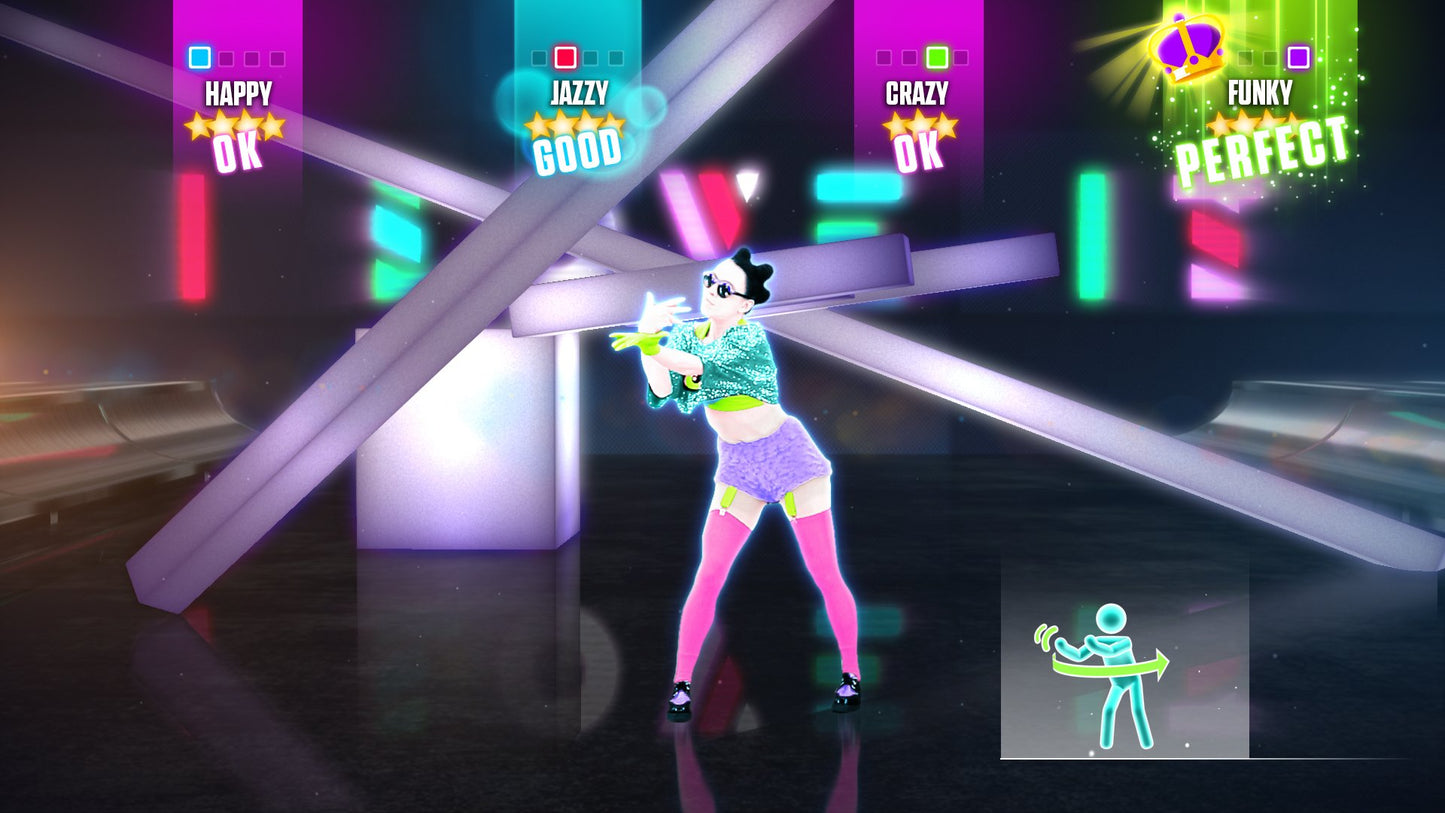The height and width of the screenshot is (813, 1445).
Task: Toggle the first dimmed square slot above FUNKY
Action: coord(1245,57)
